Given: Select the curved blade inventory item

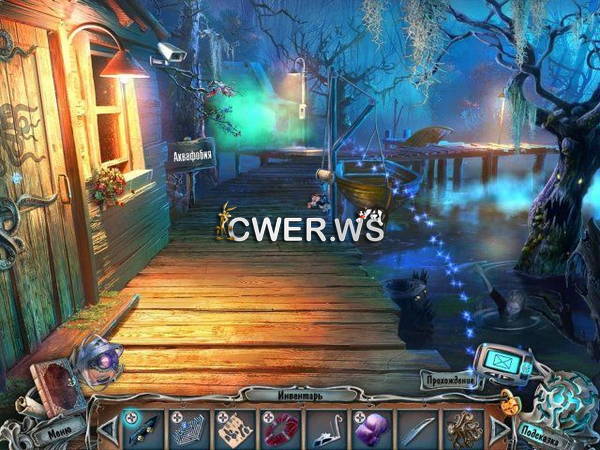Looking at the screenshot, I should pyautogui.click(x=417, y=428).
